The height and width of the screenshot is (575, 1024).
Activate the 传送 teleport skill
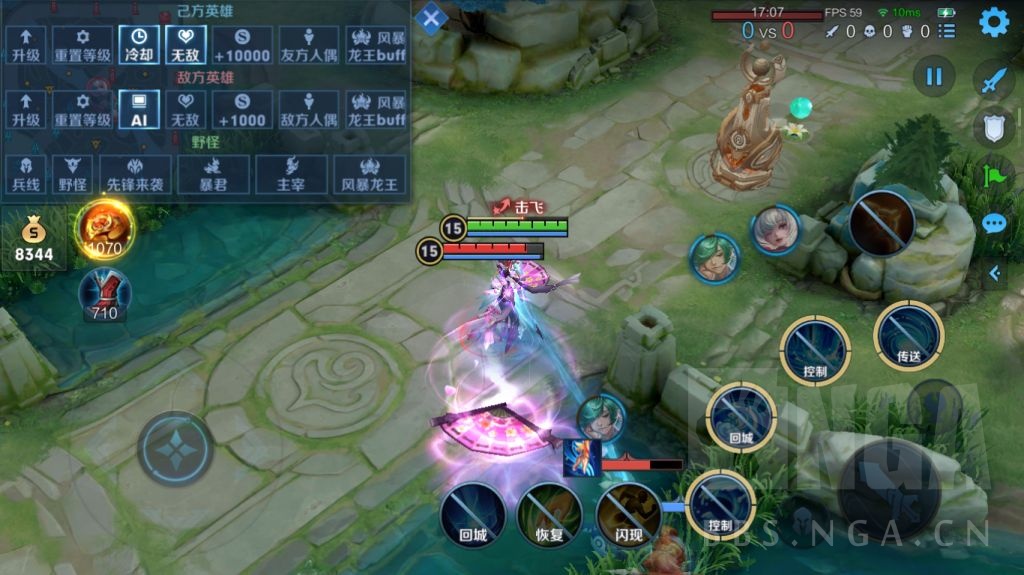click(x=908, y=335)
